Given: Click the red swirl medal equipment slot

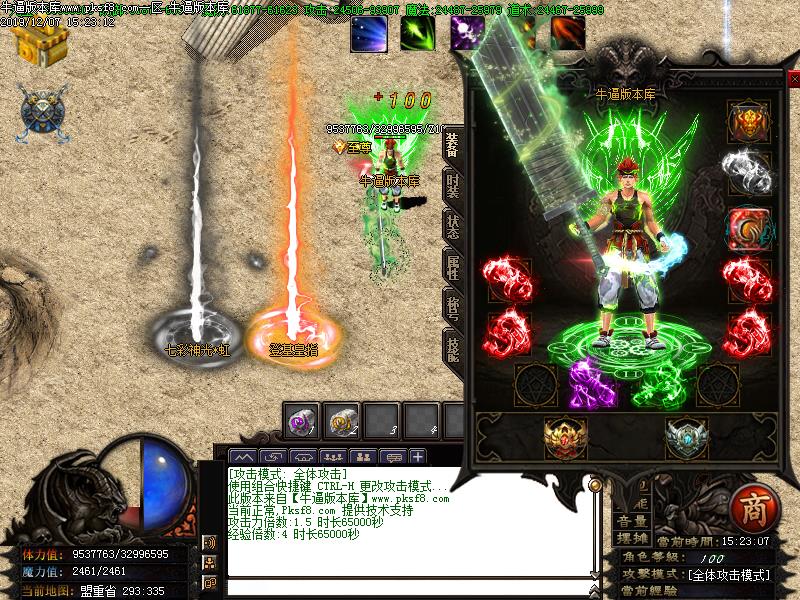Looking at the screenshot, I should [x=748, y=227].
